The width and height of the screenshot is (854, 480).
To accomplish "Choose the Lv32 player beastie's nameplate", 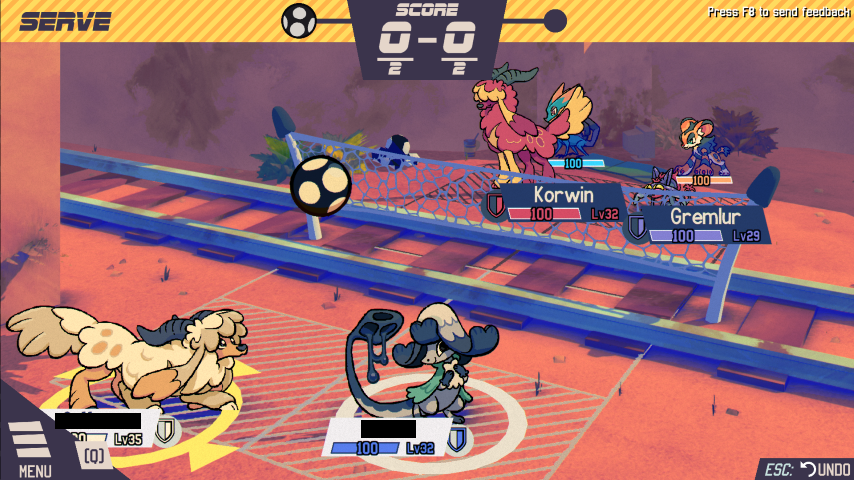I will tap(390, 438).
